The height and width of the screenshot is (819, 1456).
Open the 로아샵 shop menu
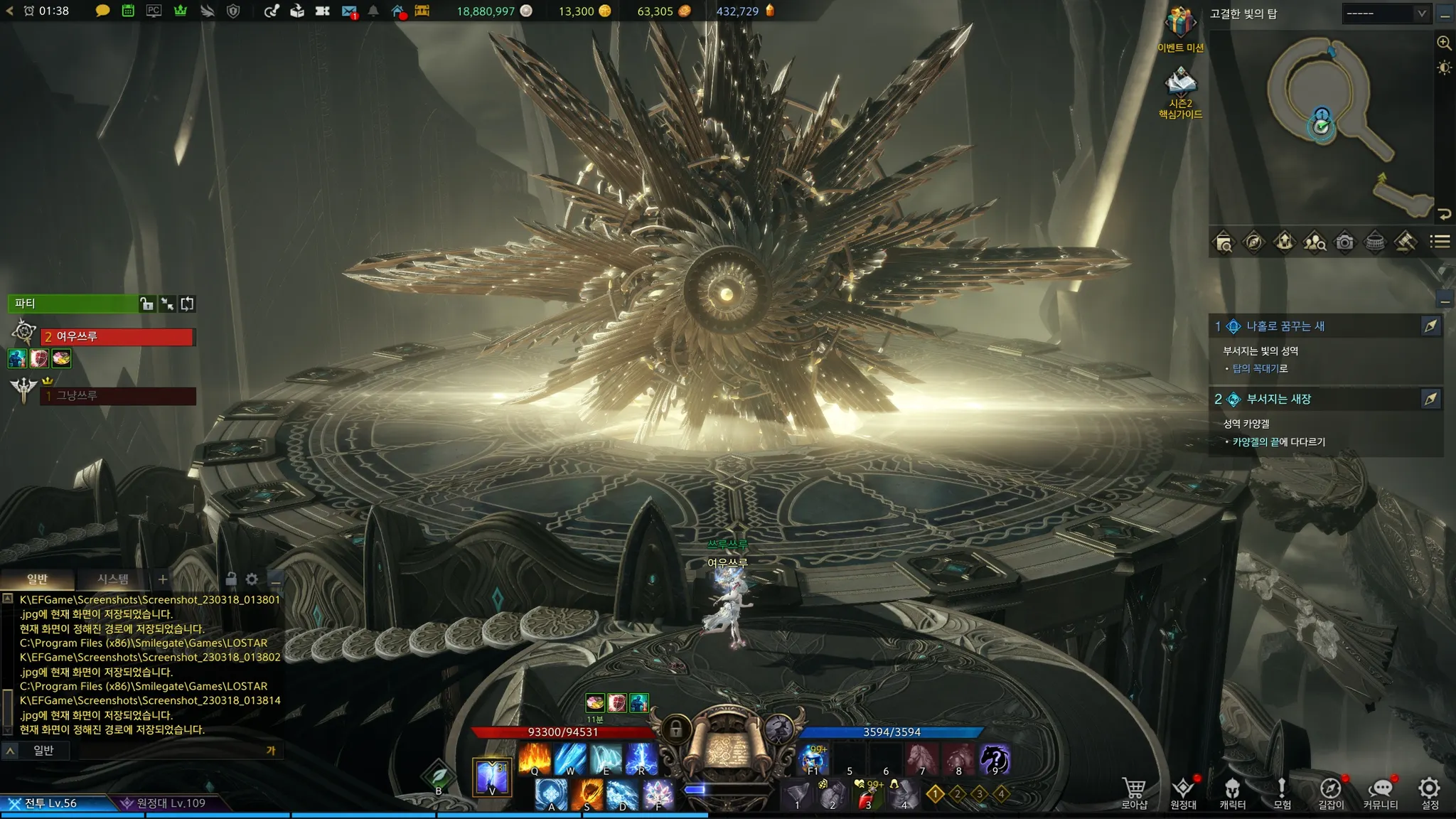1134,792
